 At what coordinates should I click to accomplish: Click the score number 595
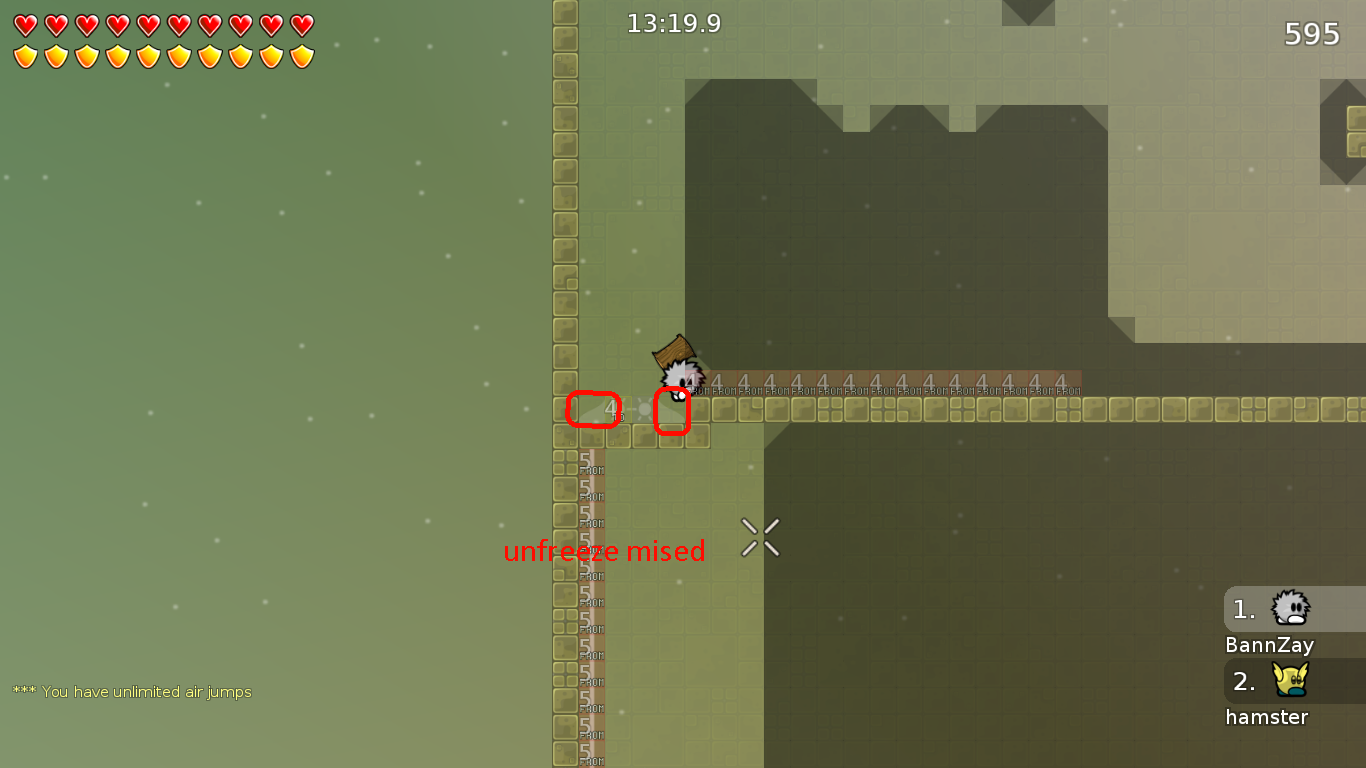[x=1310, y=33]
